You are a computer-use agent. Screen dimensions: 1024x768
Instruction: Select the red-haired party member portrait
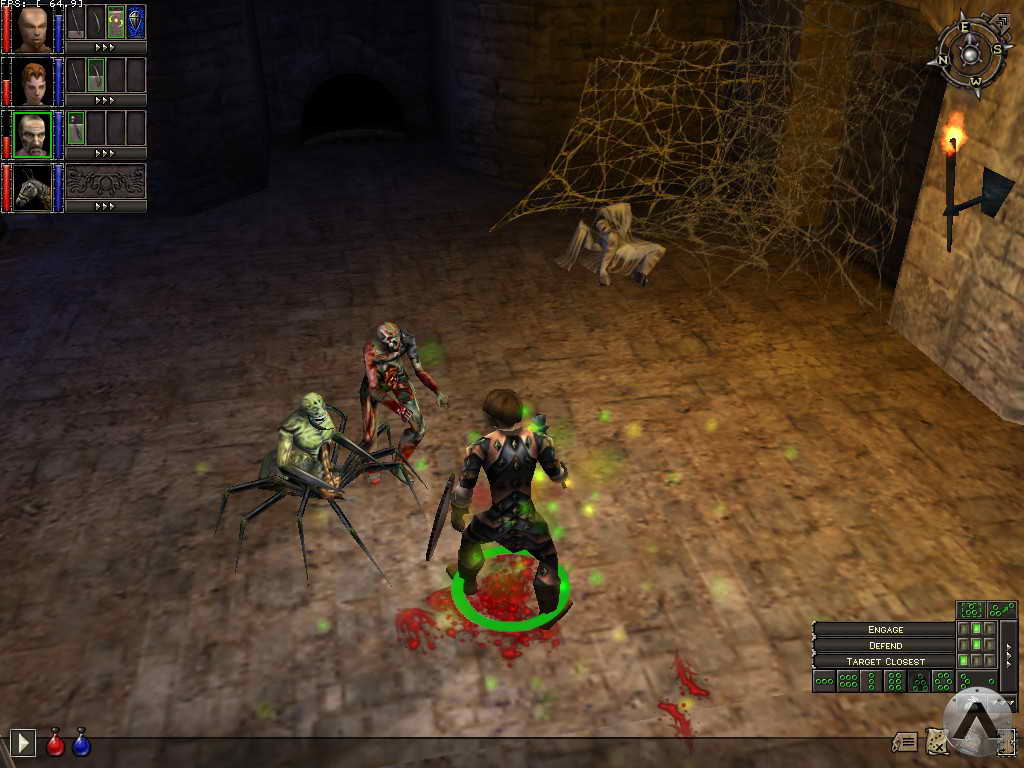click(x=33, y=81)
